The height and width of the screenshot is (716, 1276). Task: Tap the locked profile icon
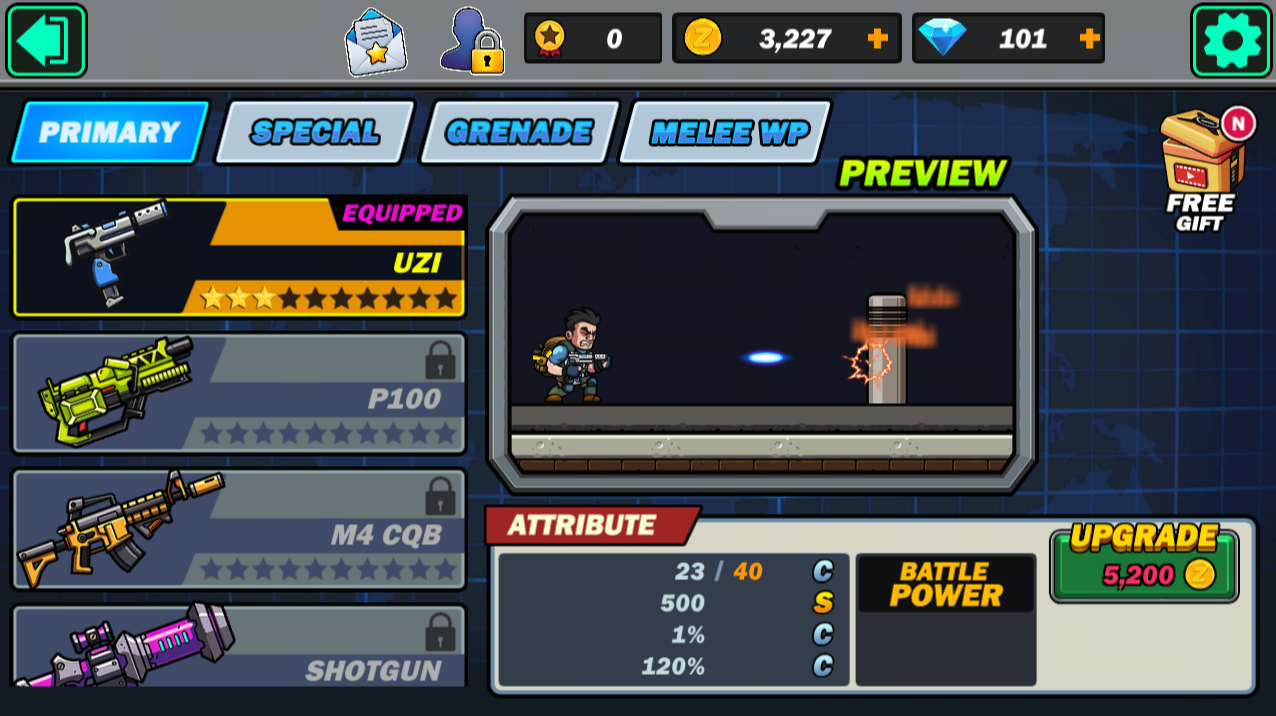click(x=471, y=42)
